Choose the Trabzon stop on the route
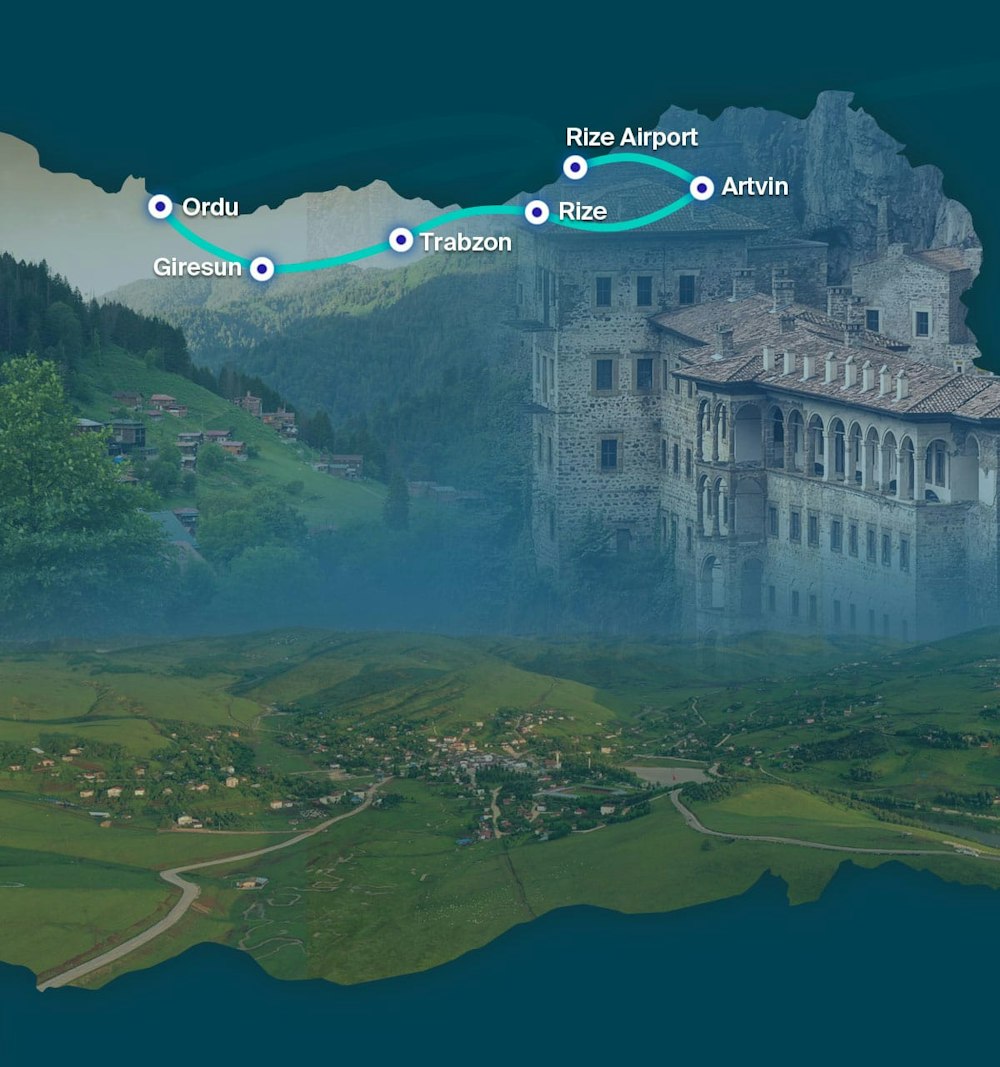 click(401, 240)
